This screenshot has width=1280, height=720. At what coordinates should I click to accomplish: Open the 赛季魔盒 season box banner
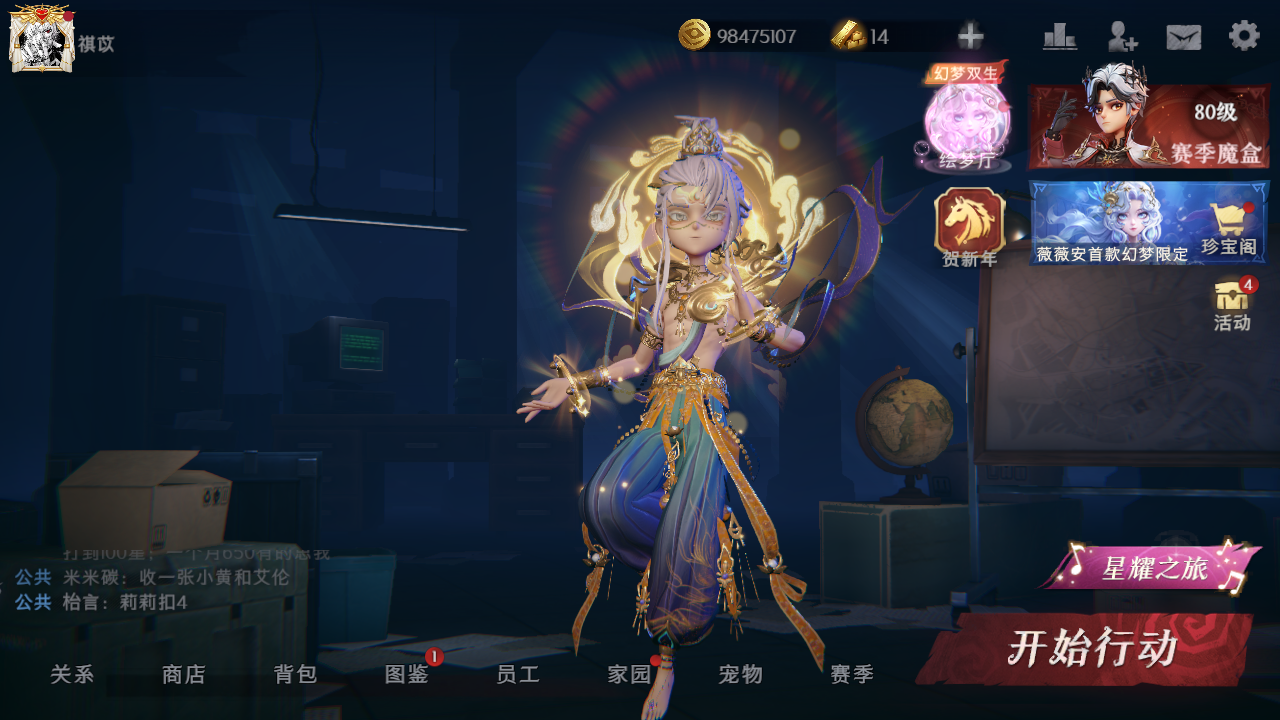click(x=1149, y=126)
